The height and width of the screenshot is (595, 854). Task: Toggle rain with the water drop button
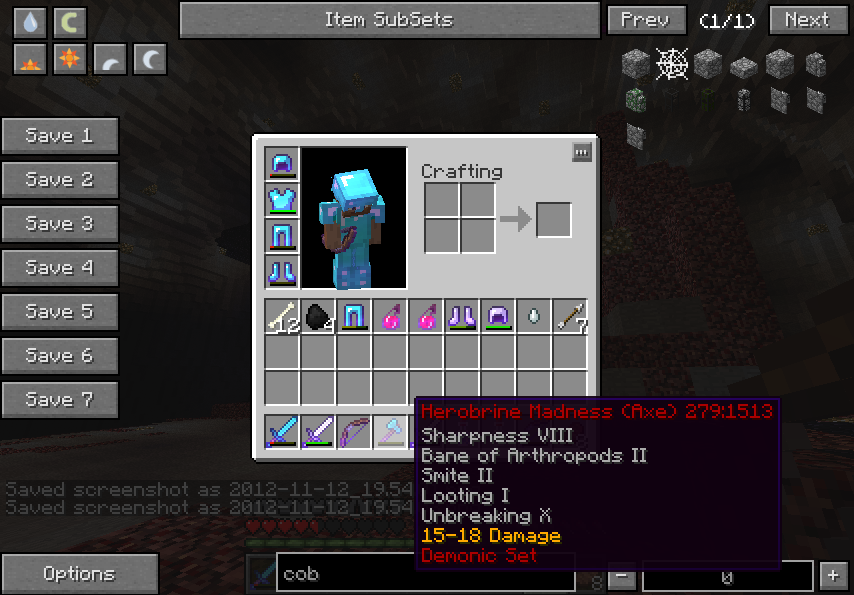30,22
